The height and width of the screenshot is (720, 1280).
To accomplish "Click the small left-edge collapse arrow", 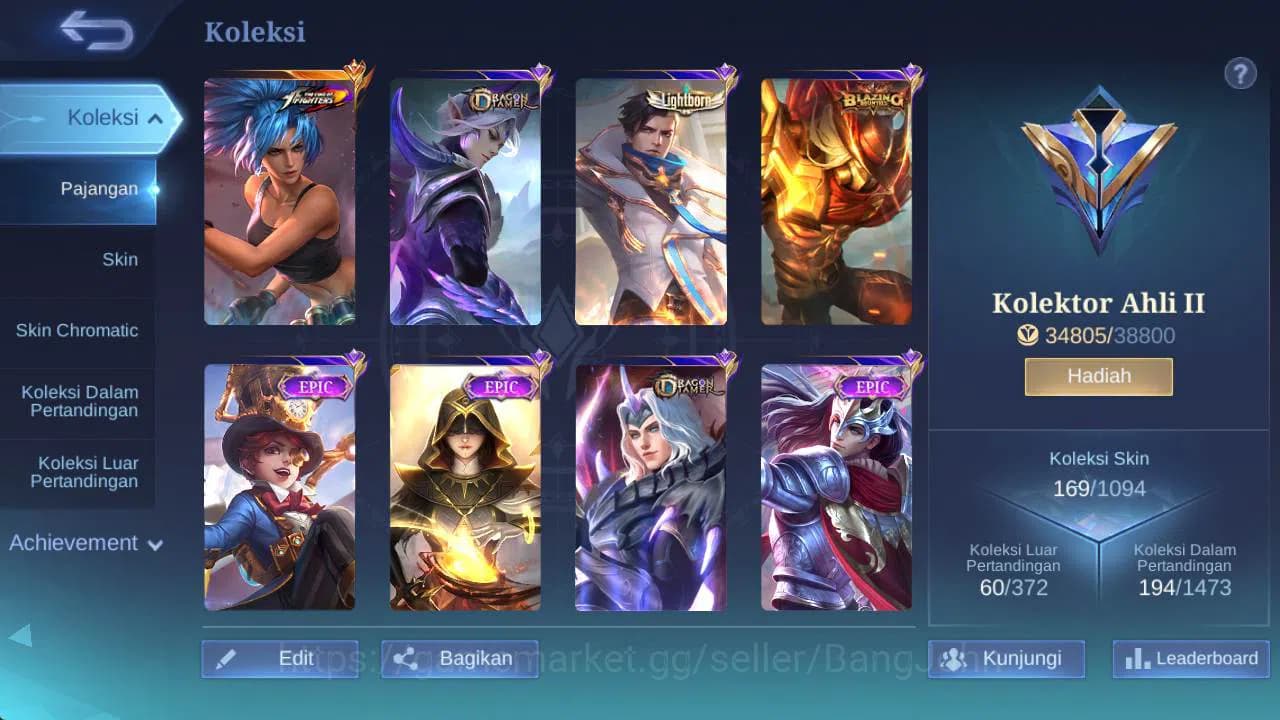I will tap(22, 636).
